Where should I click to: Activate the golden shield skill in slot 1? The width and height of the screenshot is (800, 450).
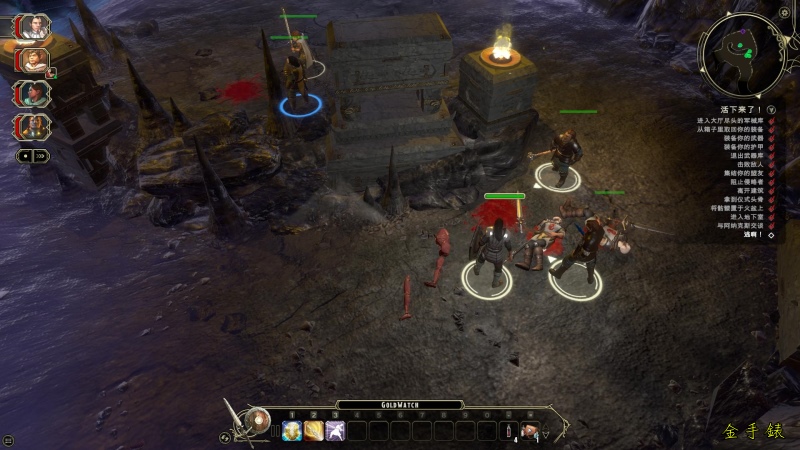coord(292,431)
